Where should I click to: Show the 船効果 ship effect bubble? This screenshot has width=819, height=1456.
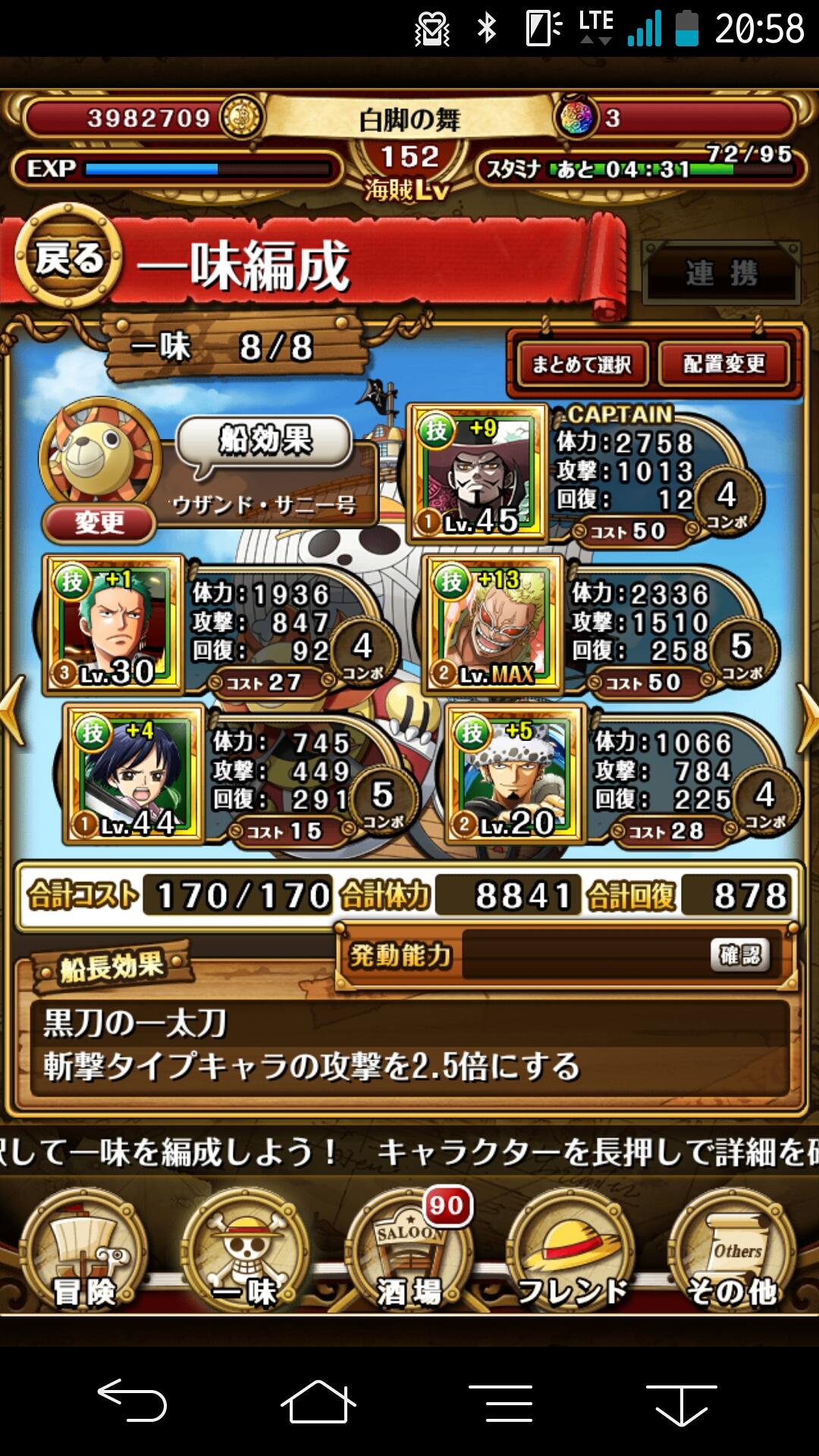click(265, 441)
